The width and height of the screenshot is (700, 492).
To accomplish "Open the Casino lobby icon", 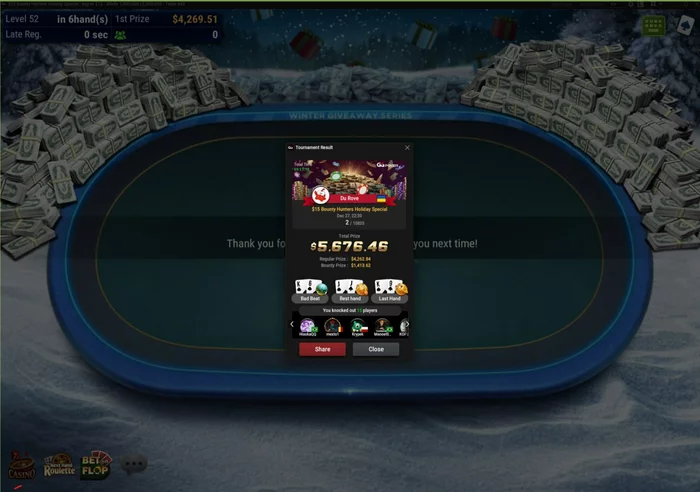I will (21, 465).
